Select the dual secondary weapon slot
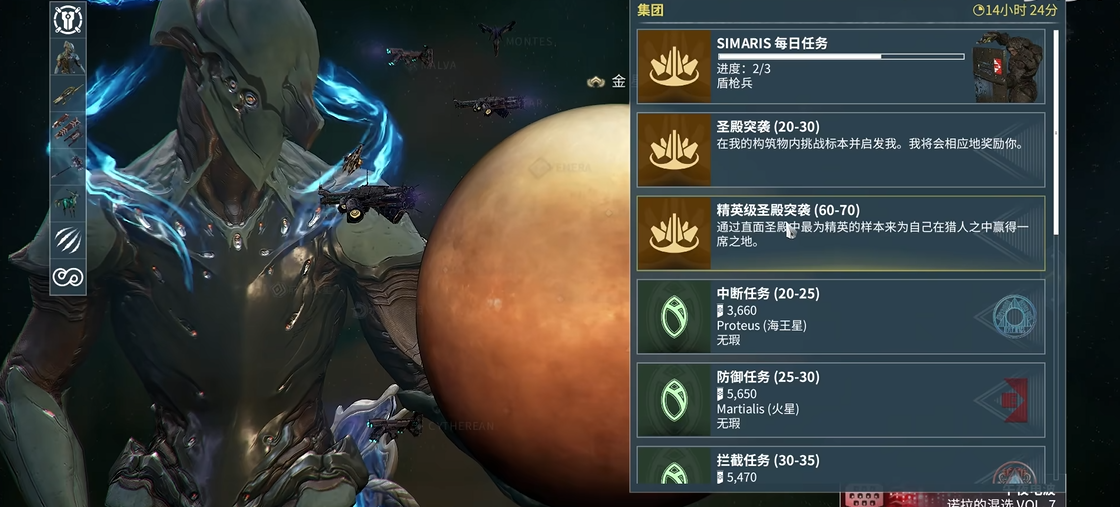Viewport: 1120px width, 507px height. tap(68, 130)
